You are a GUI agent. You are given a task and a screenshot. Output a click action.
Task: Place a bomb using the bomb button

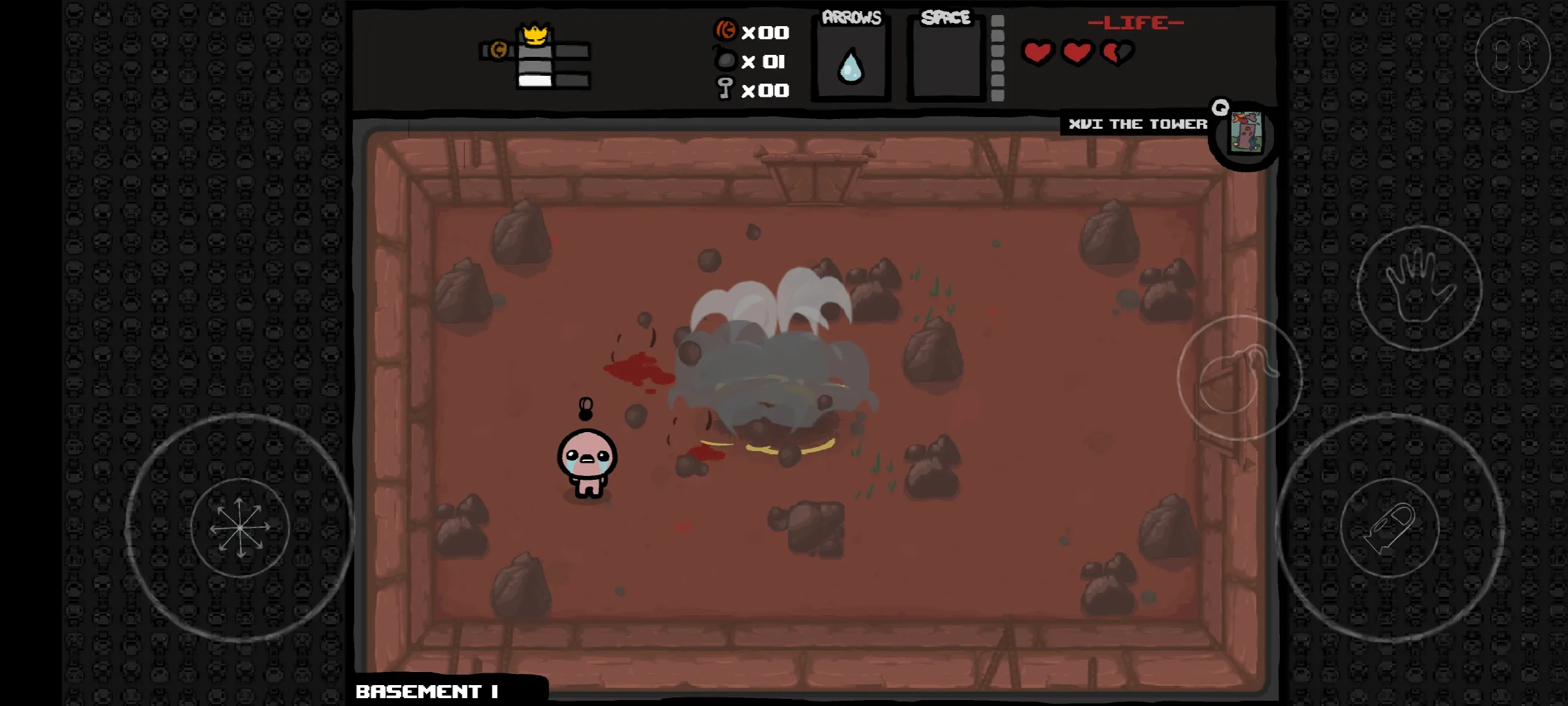pyautogui.click(x=1239, y=378)
